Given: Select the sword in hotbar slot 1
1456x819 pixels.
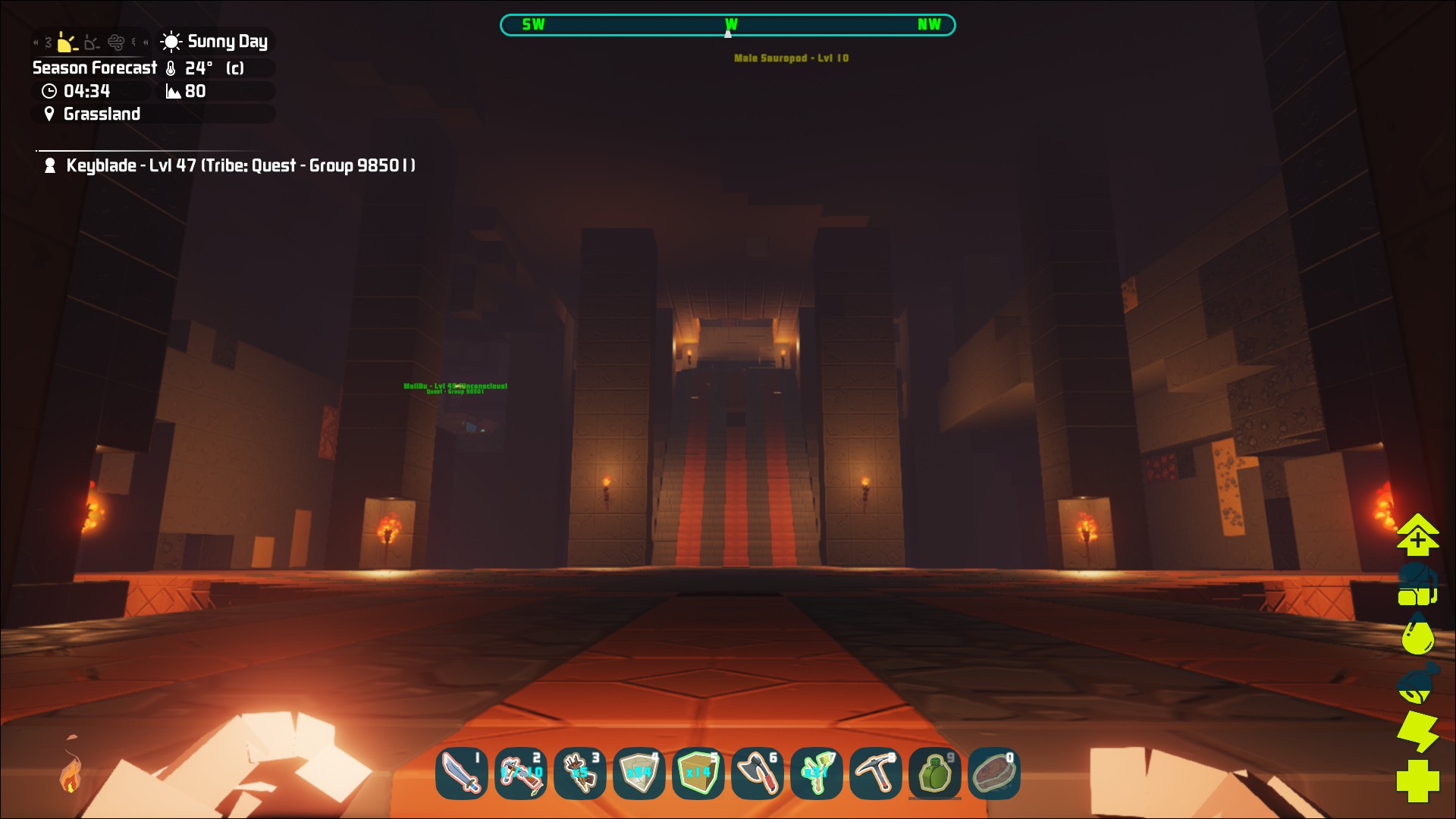Looking at the screenshot, I should tap(461, 773).
